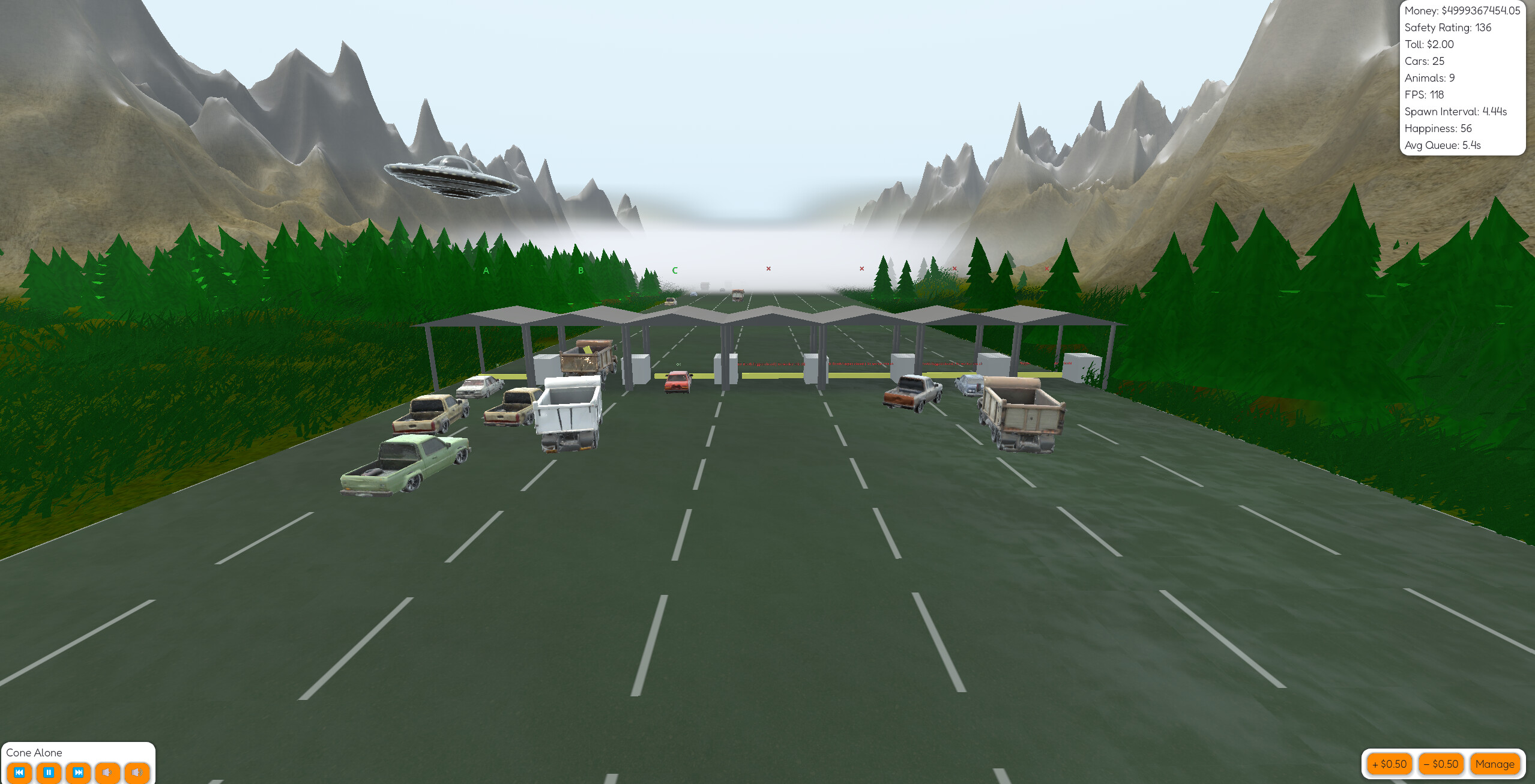Click the + $0.50 button to raise the toll

1389,764
